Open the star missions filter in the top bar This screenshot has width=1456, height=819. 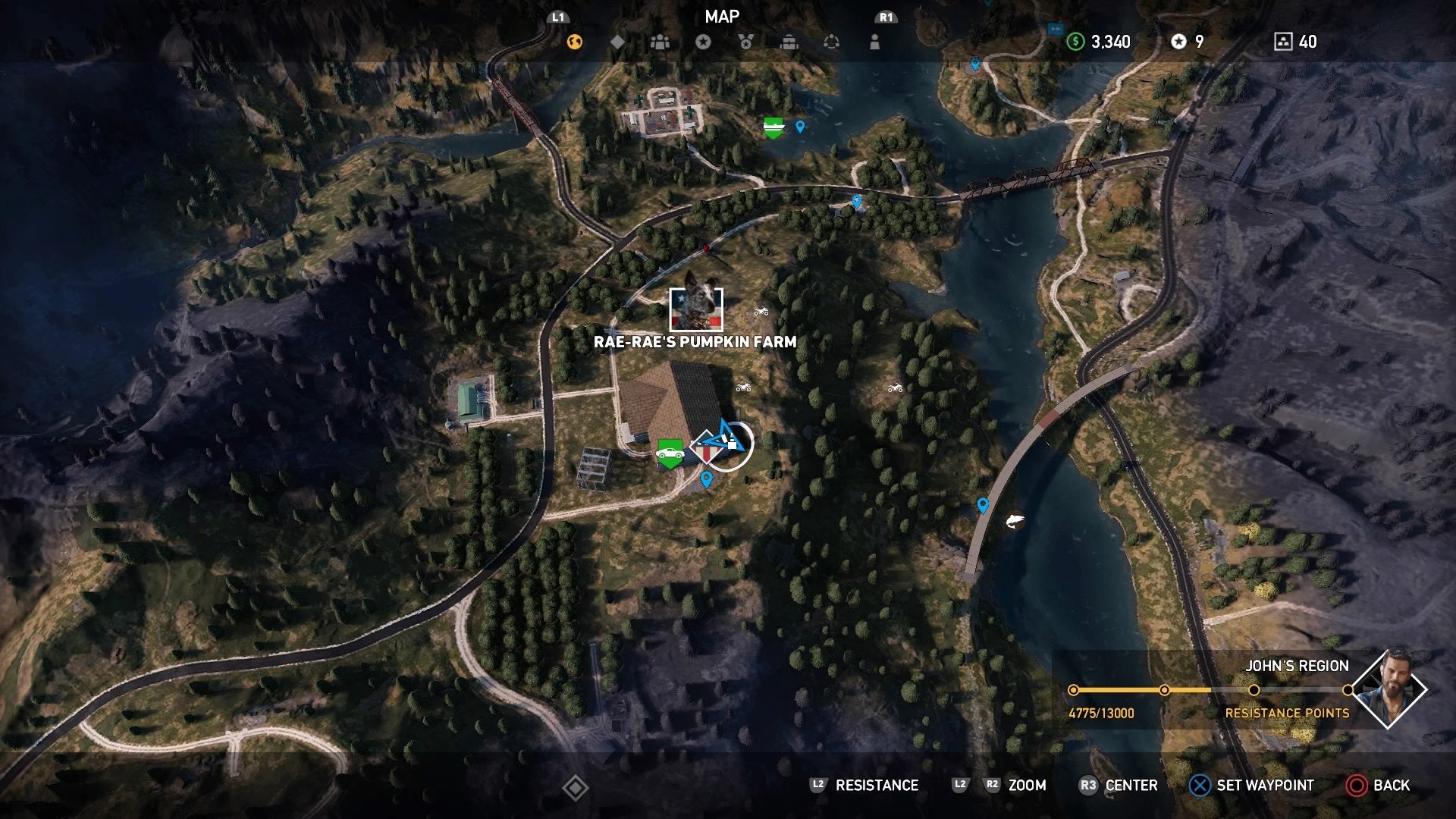pyautogui.click(x=705, y=42)
